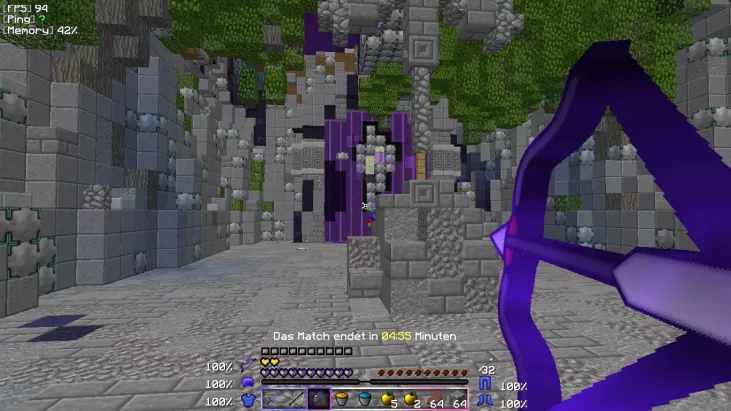Screen dimensions: 731x411
Task: Select the stone block stack slot
Action: pyautogui.click(x=457, y=399)
